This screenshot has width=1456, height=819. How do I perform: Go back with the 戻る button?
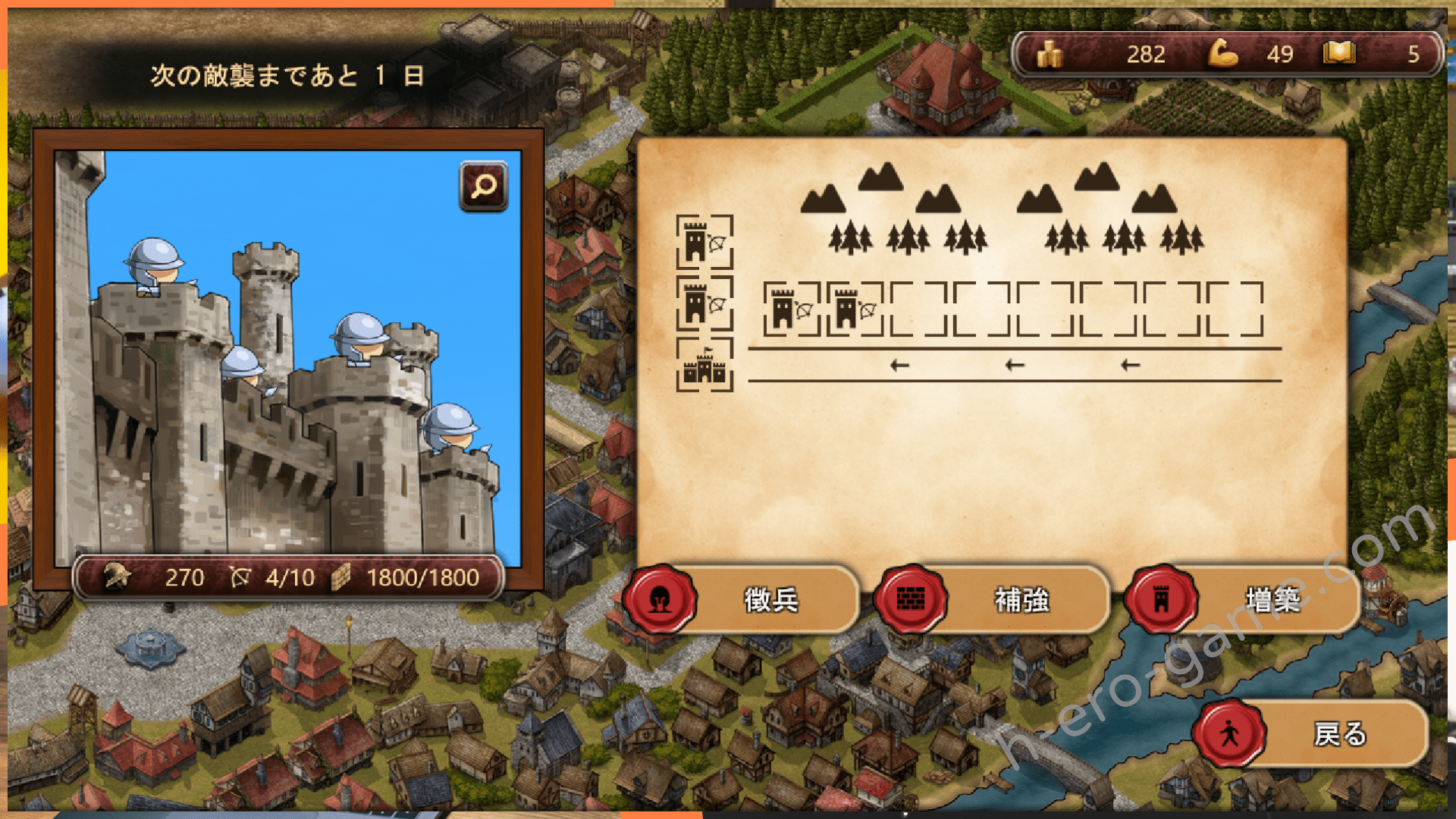[1312, 734]
